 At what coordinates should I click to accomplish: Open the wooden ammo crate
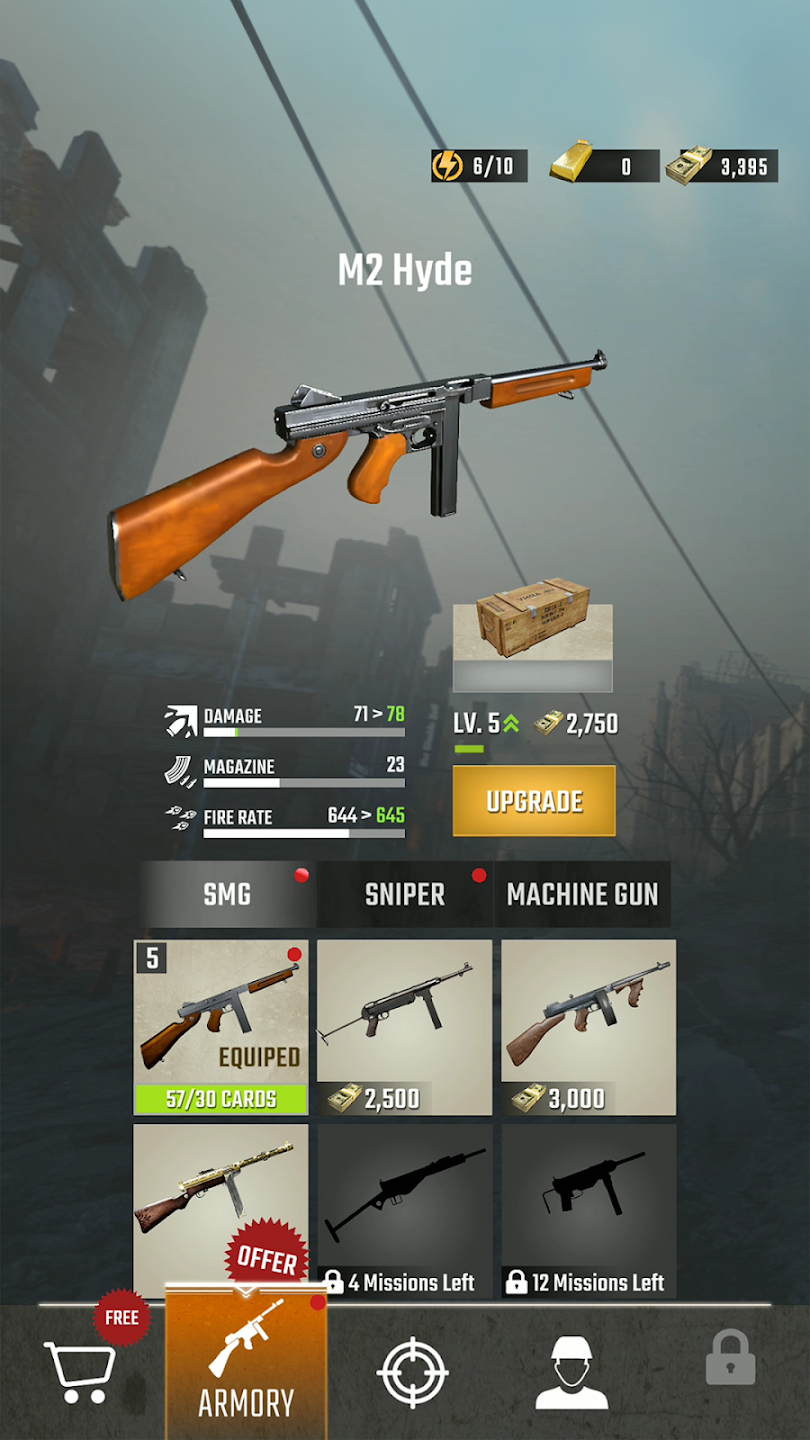(532, 646)
